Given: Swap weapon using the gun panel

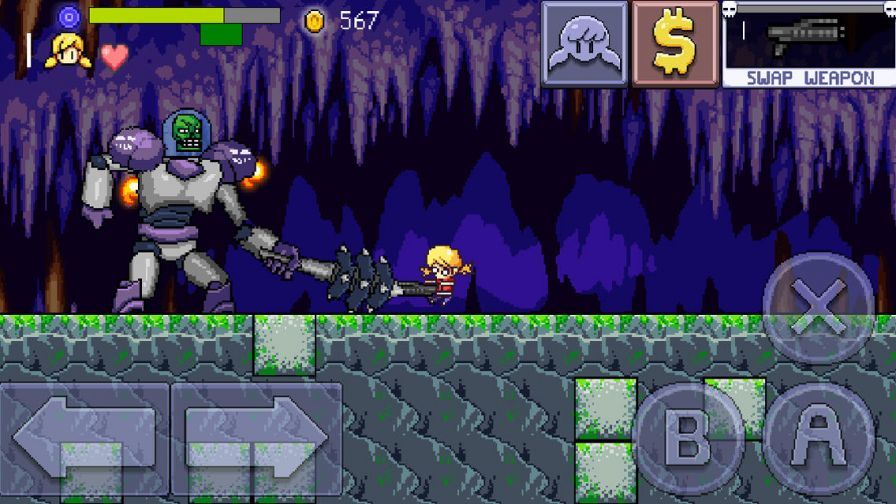Looking at the screenshot, I should pyautogui.click(x=808, y=44).
